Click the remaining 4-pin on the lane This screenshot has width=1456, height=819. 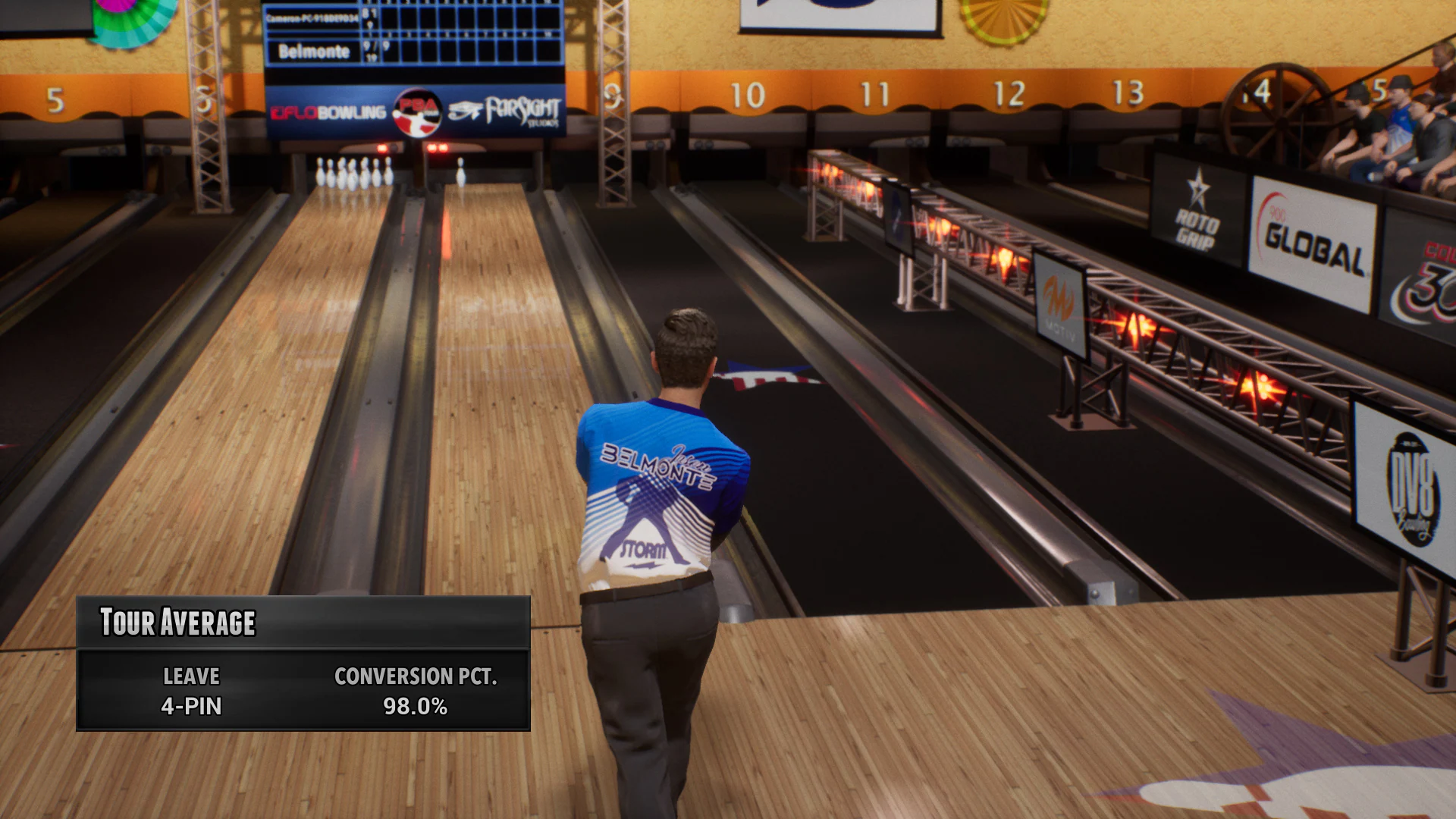pos(461,174)
